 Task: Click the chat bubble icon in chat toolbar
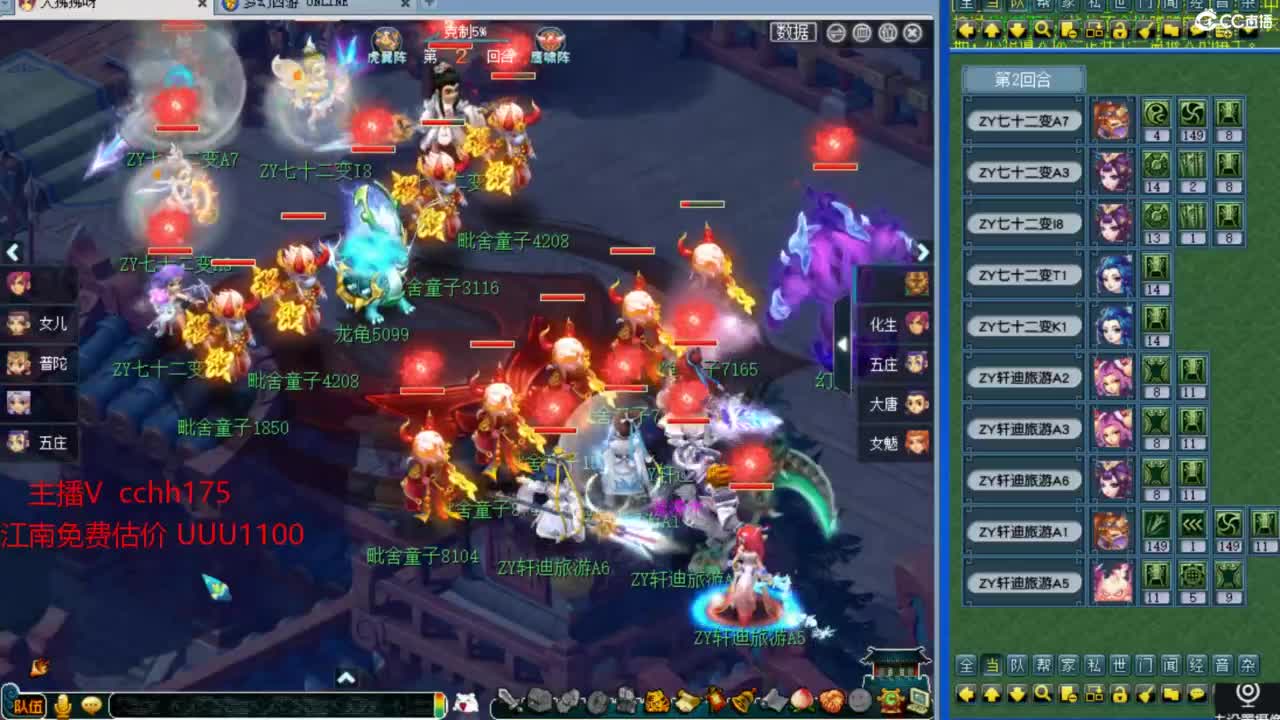tap(1196, 696)
